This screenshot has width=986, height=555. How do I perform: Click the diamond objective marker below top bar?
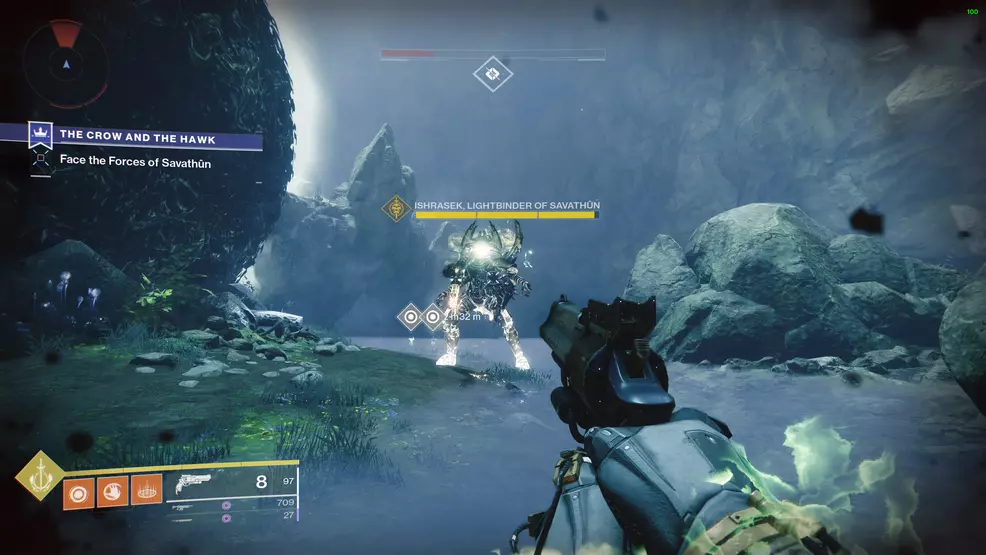[492, 74]
